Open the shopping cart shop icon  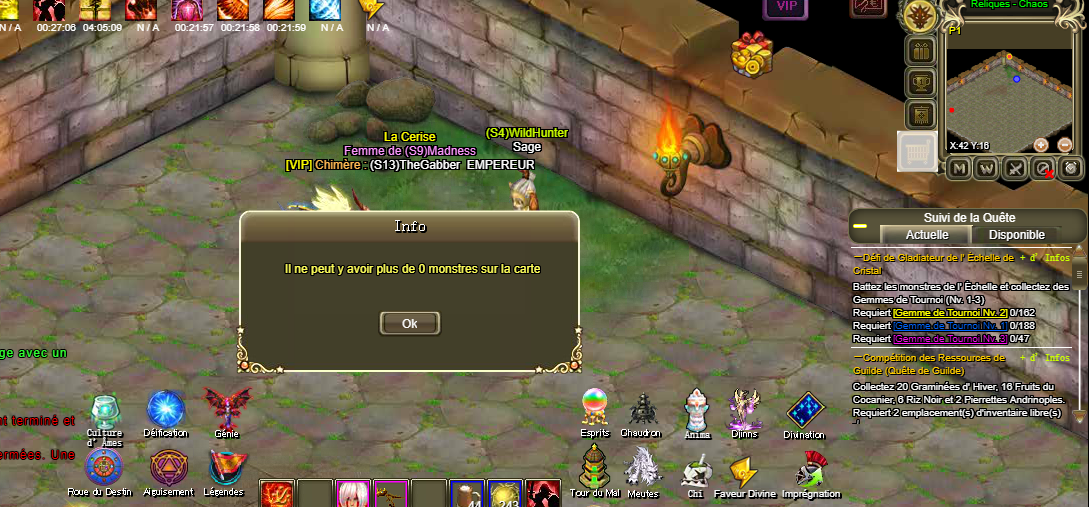(x=917, y=152)
